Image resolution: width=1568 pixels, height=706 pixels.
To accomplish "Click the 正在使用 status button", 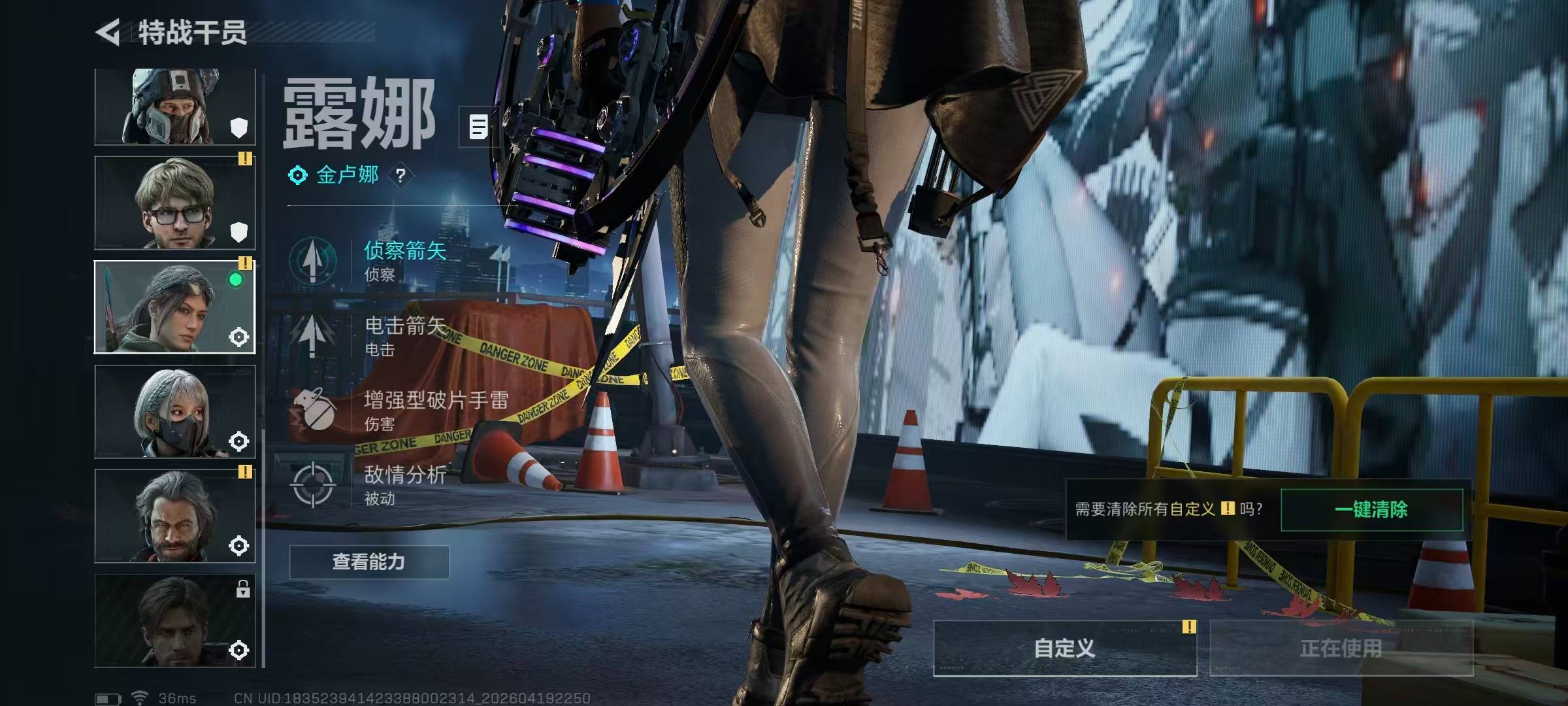I will pyautogui.click(x=1341, y=648).
